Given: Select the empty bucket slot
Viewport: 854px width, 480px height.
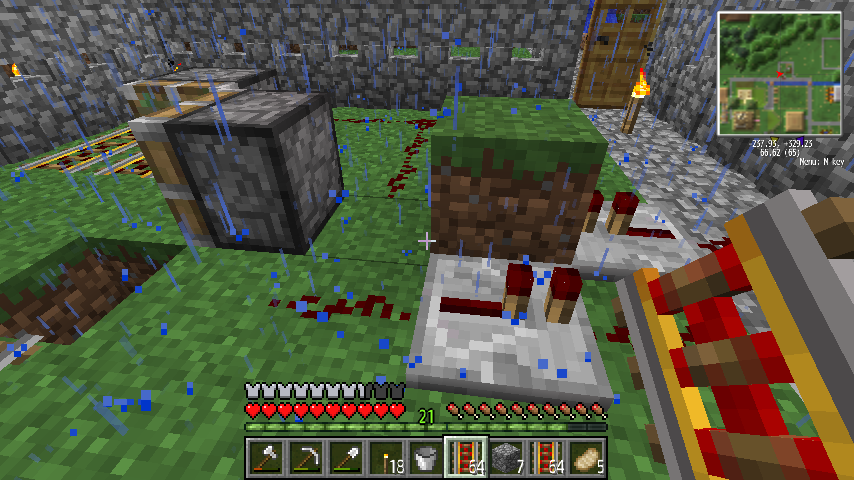Looking at the screenshot, I should click(x=425, y=458).
